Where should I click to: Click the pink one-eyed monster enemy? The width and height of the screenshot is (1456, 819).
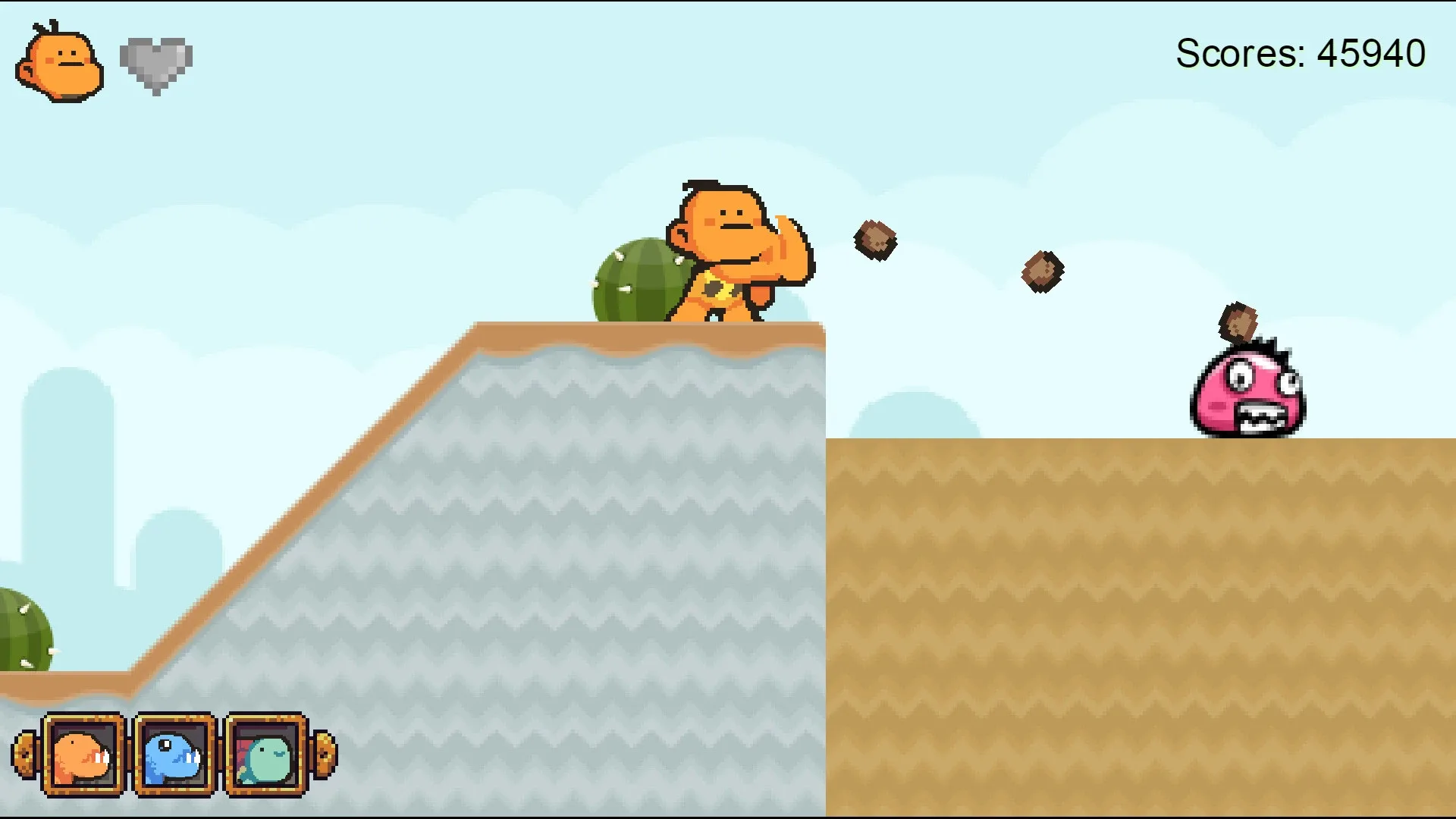point(1249,394)
